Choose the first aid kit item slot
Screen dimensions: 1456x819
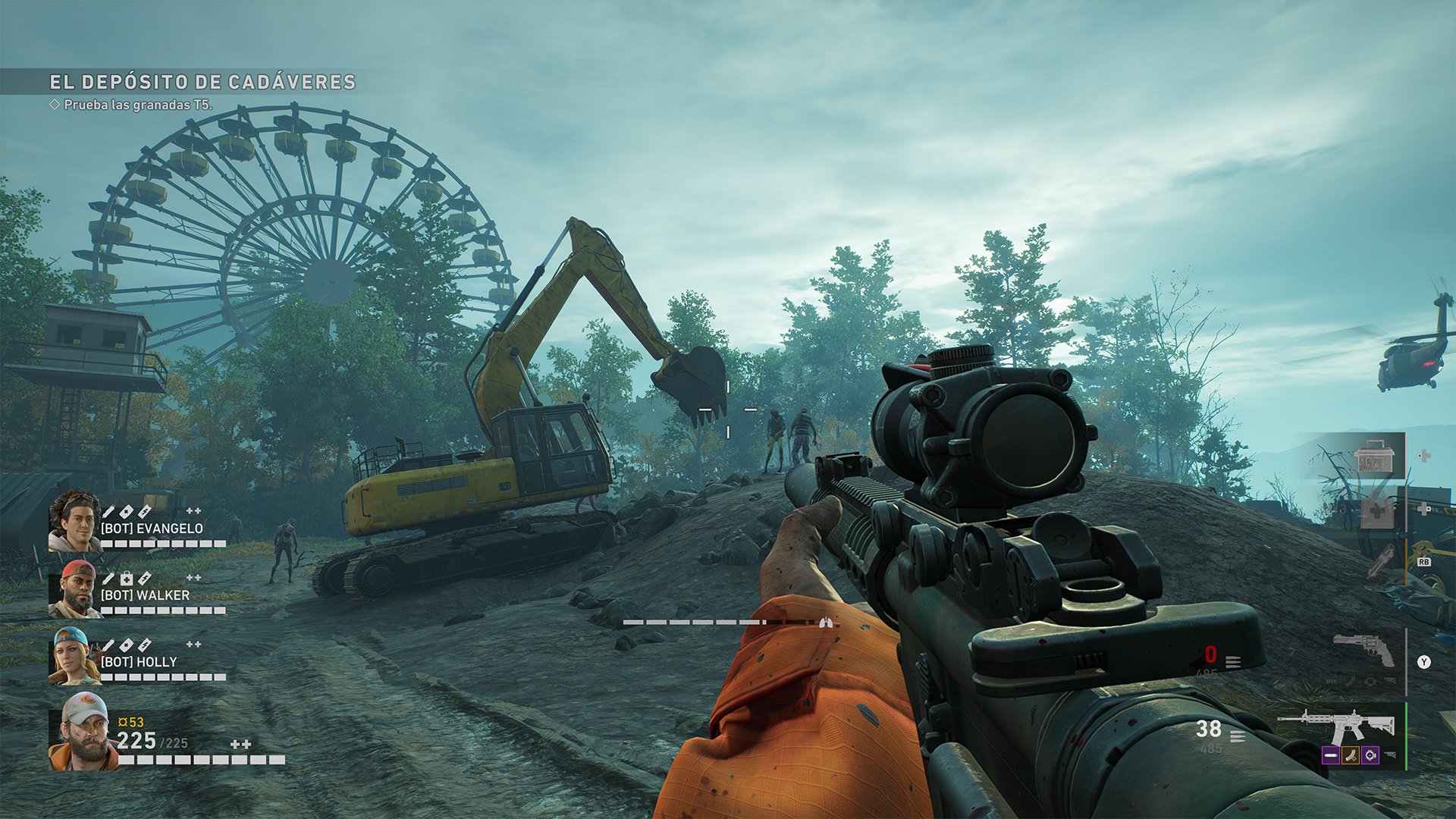[1376, 513]
